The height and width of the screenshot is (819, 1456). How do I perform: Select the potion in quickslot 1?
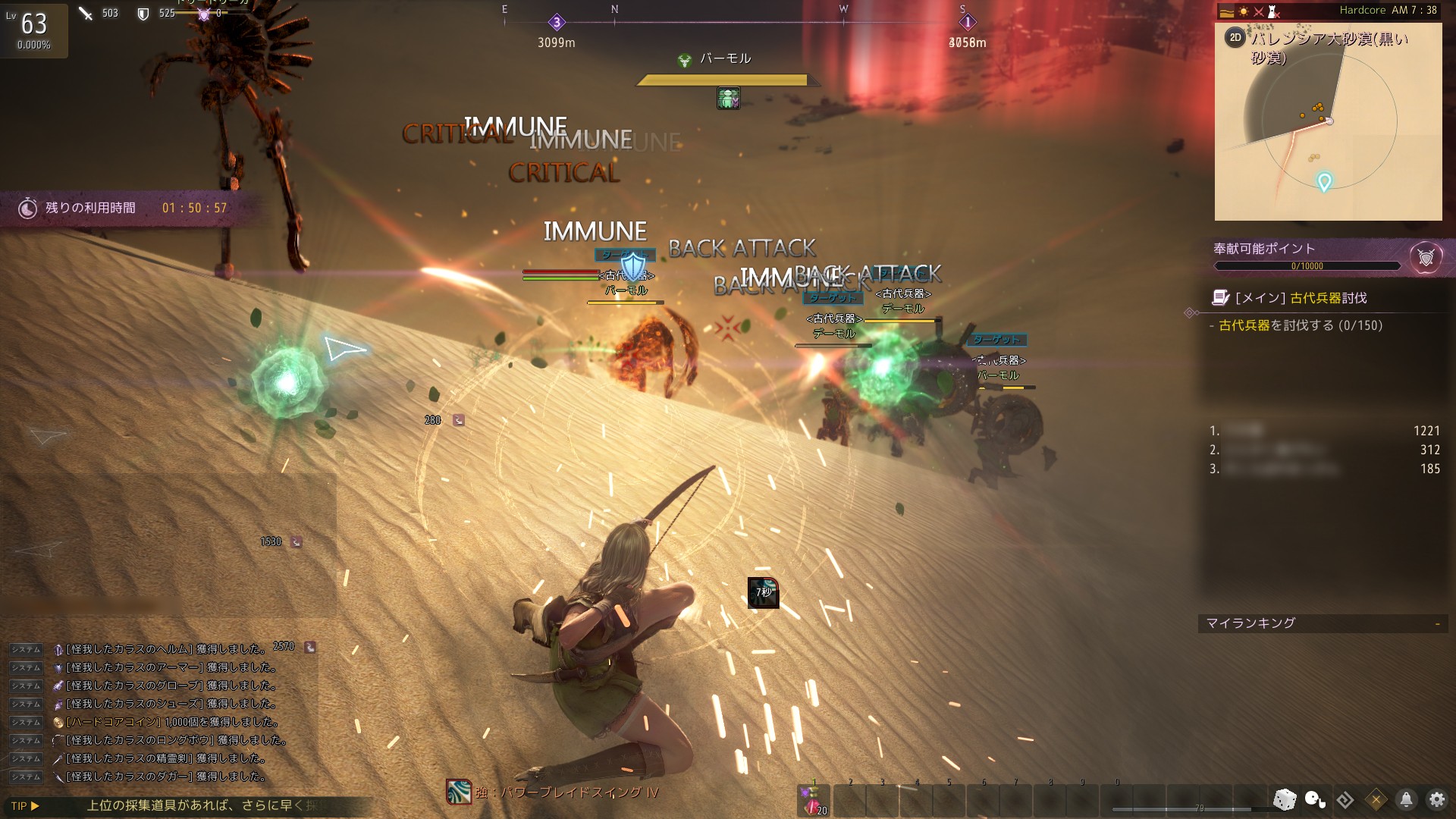pyautogui.click(x=814, y=801)
